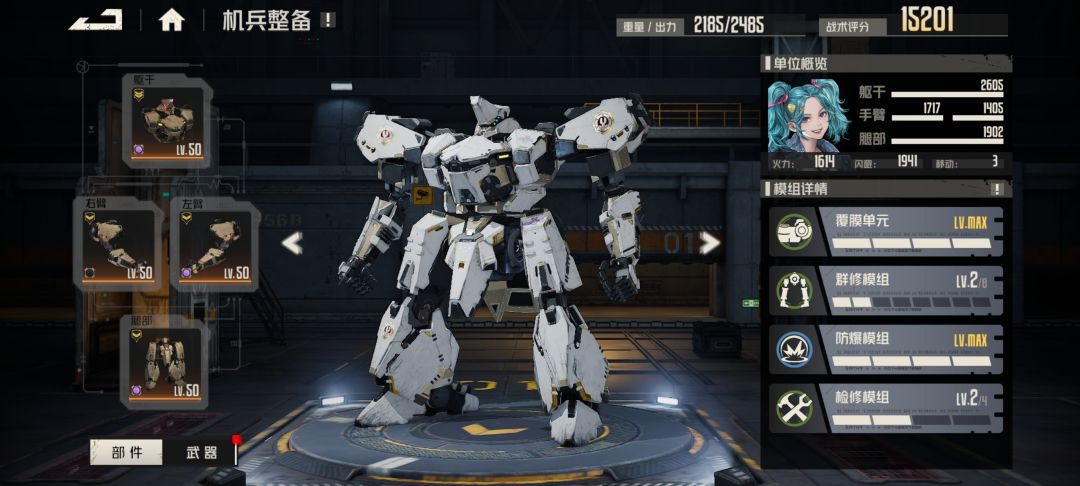Switch to the 武器 weapons tab

pyautogui.click(x=202, y=452)
